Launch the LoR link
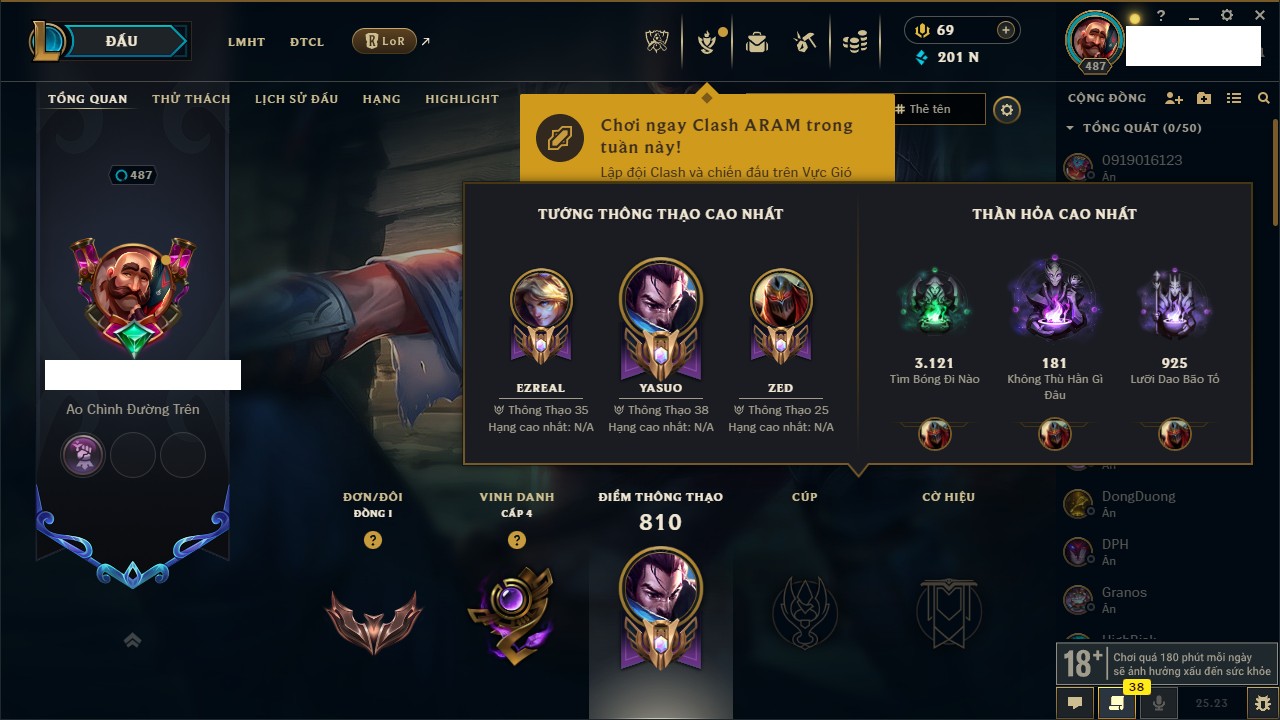This screenshot has height=720, width=1280. [385, 41]
